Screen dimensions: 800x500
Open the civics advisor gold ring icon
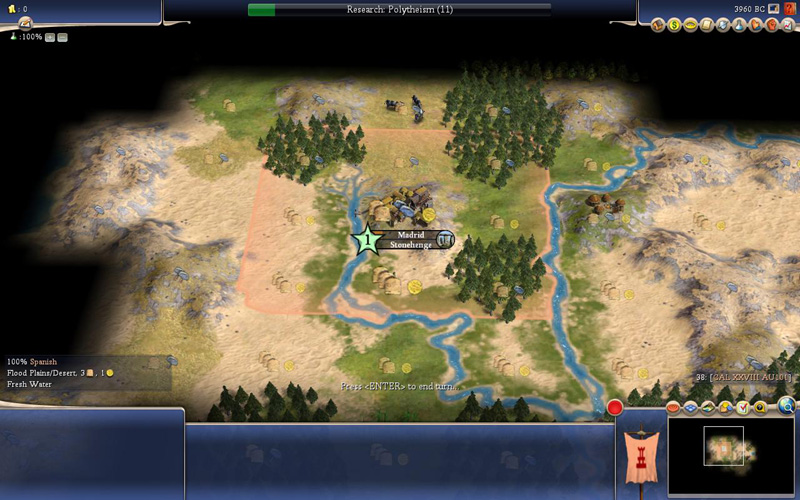pos(690,25)
